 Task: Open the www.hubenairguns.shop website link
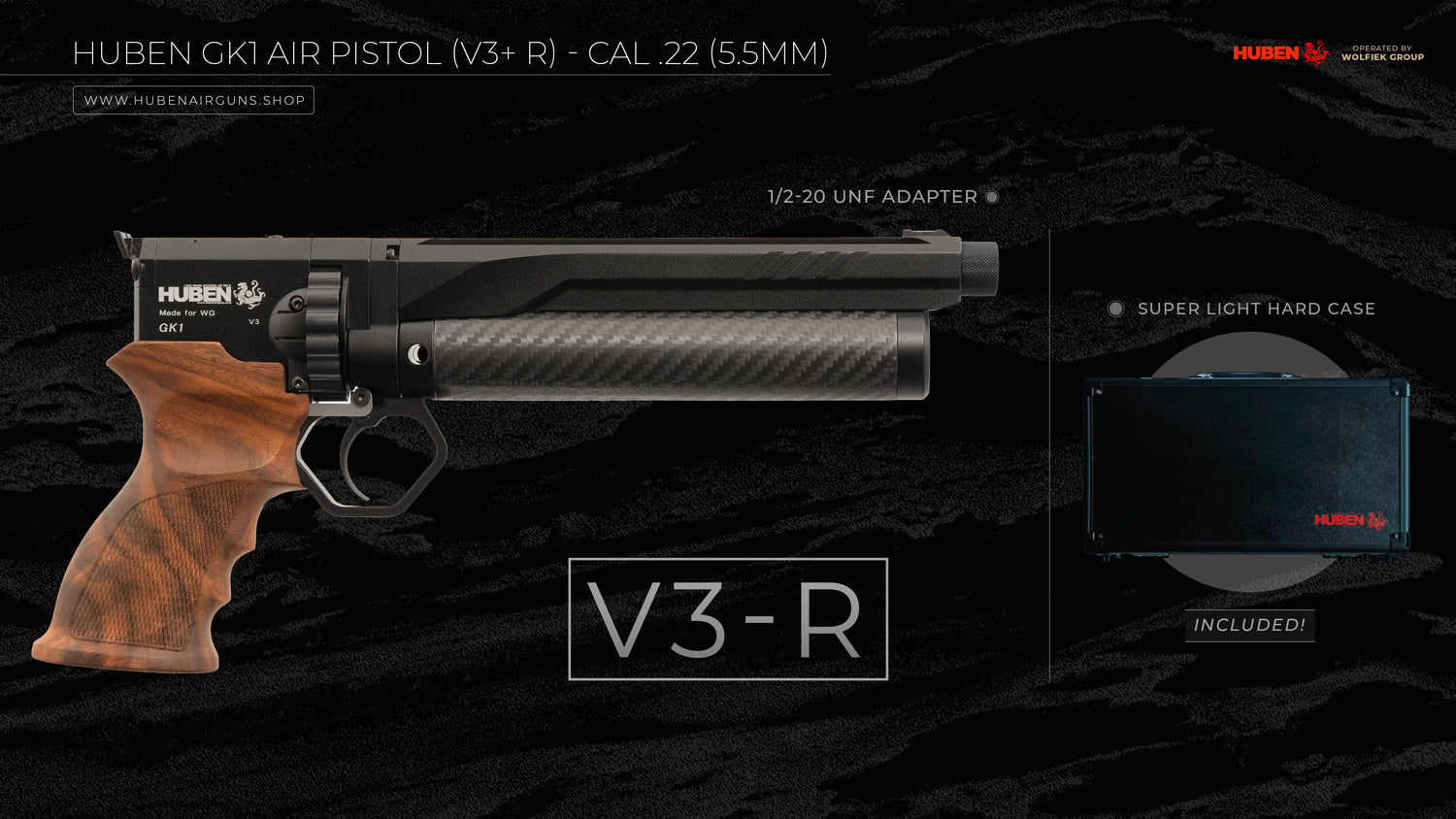(x=194, y=101)
